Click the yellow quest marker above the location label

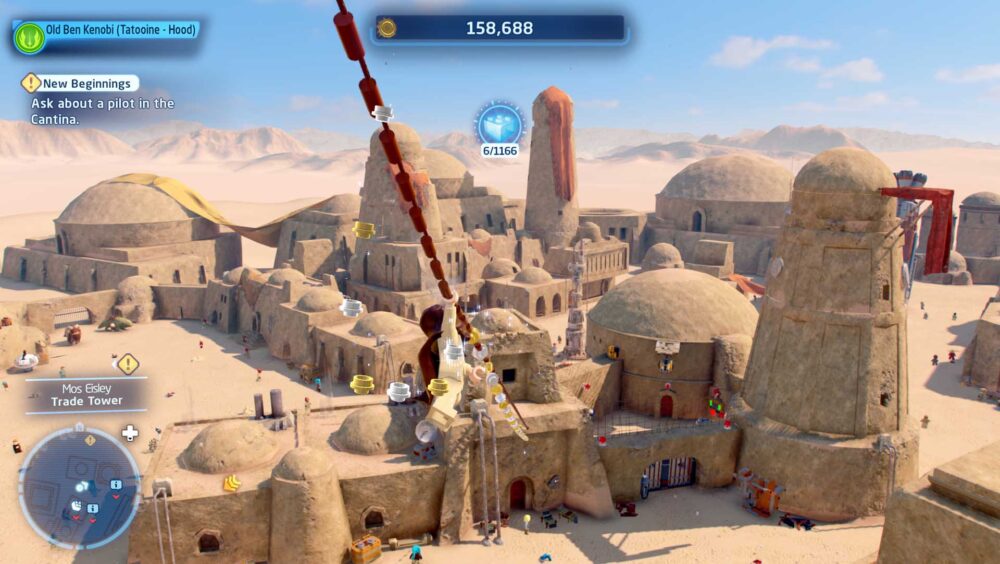(128, 364)
